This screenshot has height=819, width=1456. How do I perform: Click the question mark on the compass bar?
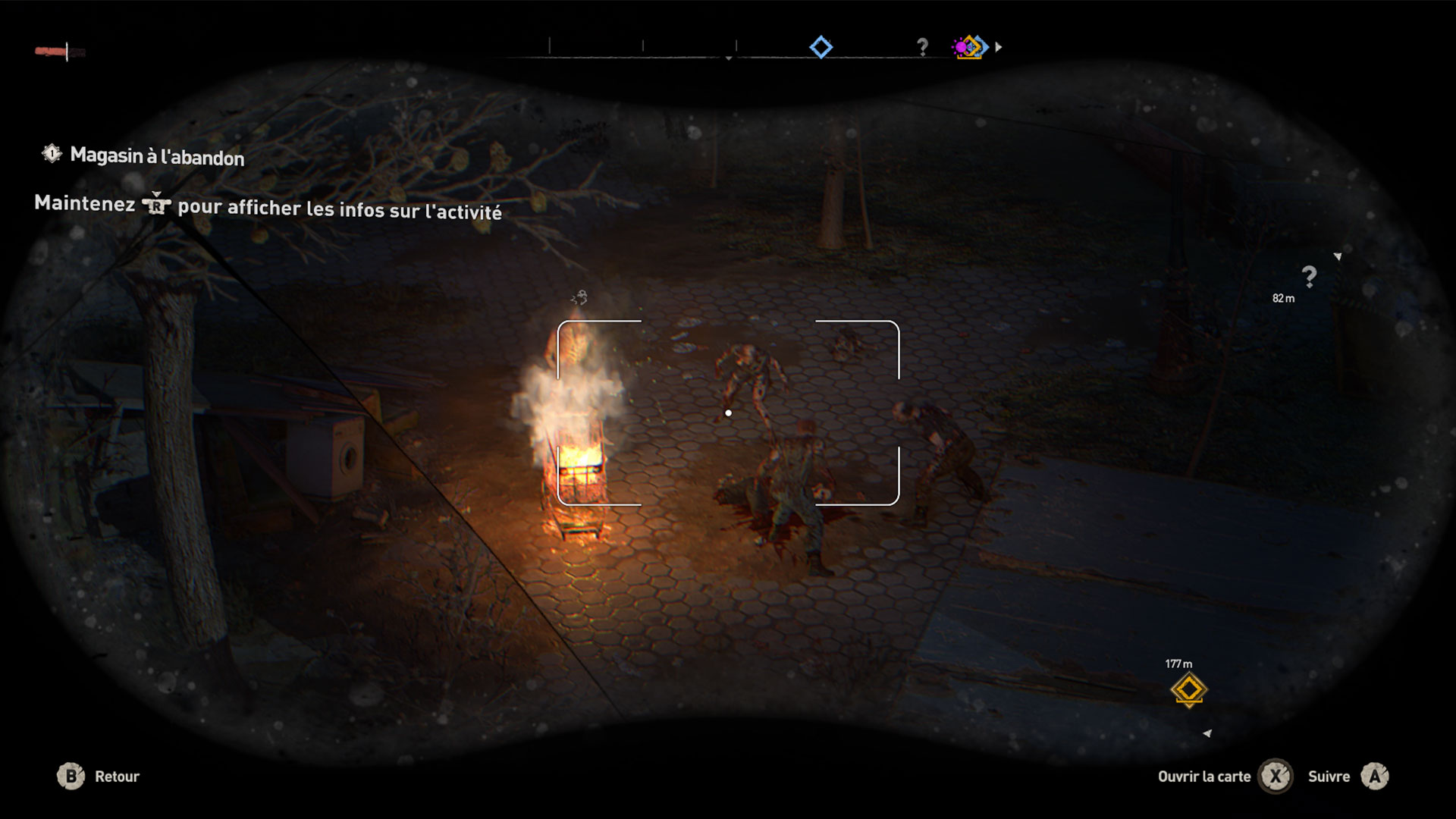point(922,47)
